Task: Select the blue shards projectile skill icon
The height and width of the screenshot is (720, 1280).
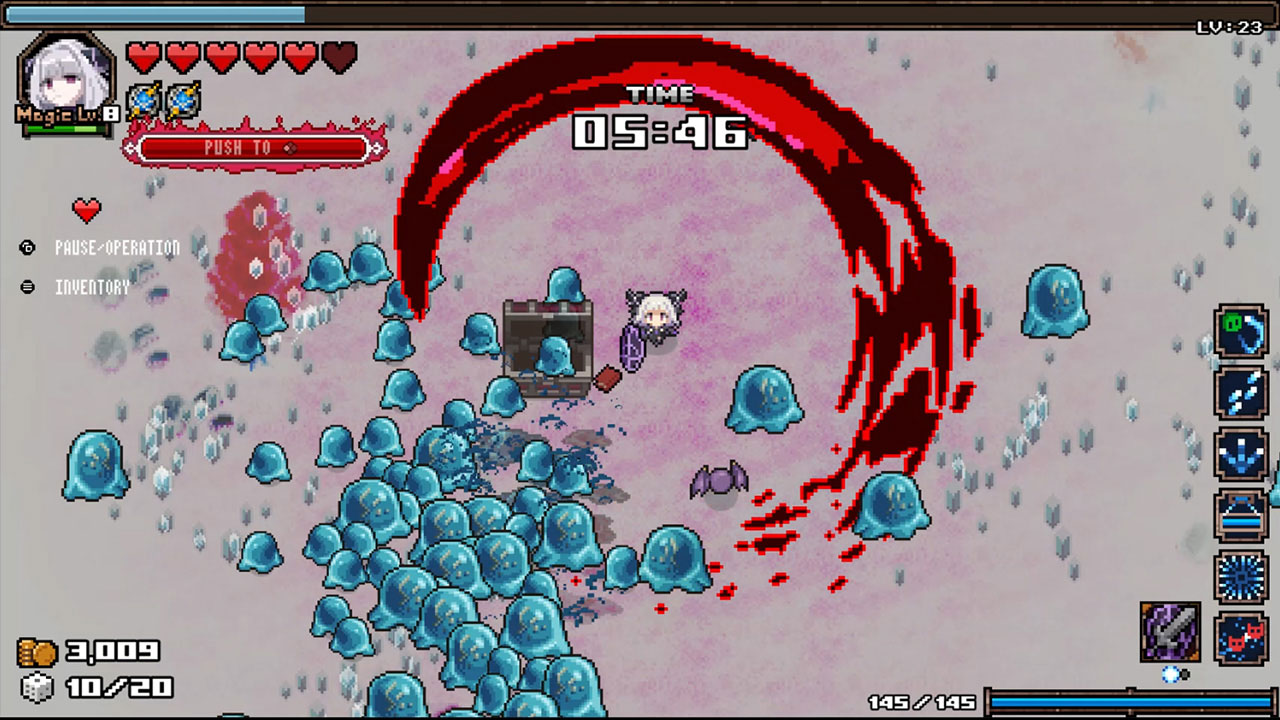Action: (x=1242, y=394)
